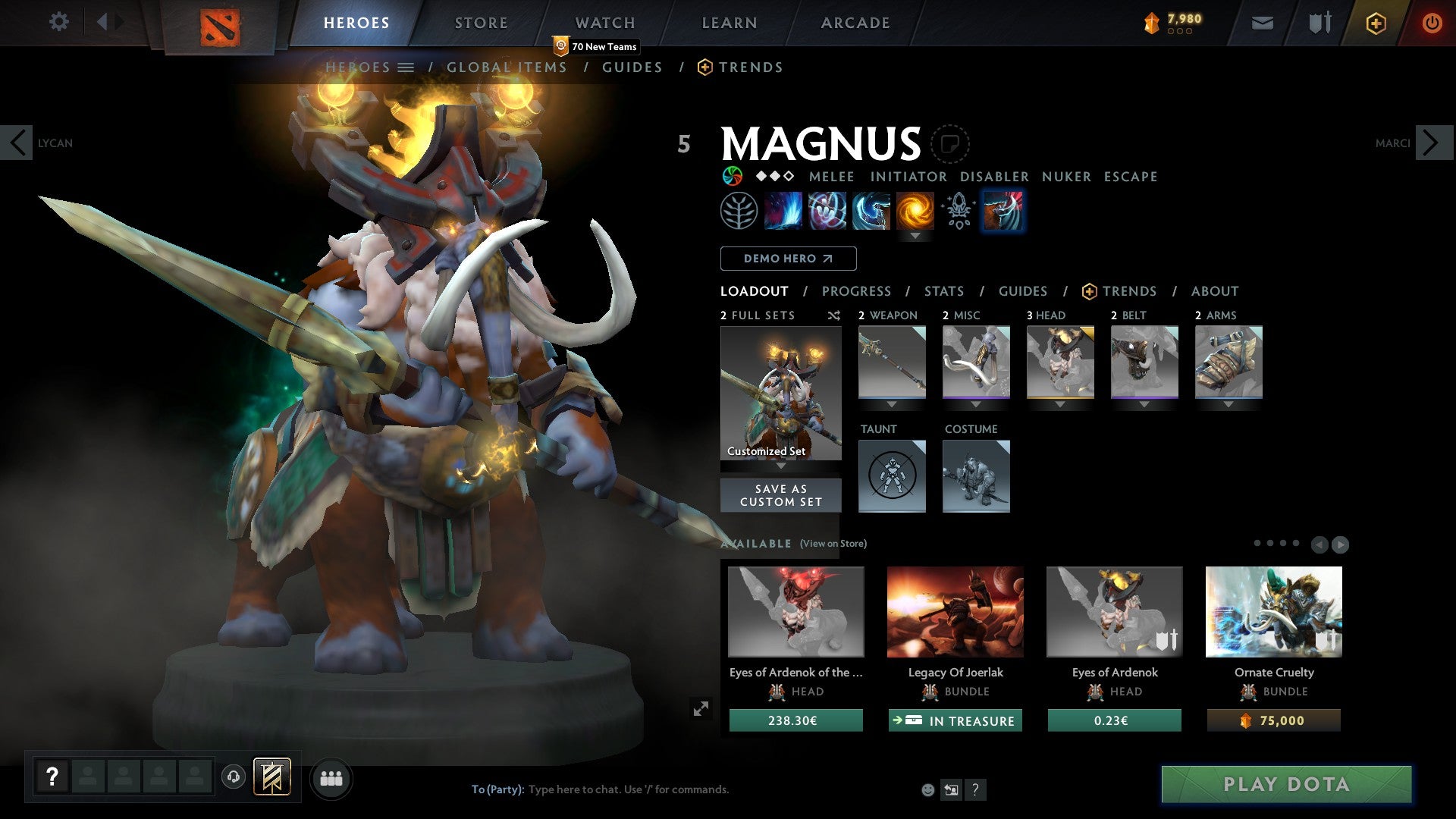Click the party chat input field
This screenshot has height=819, width=1456.
[629, 789]
